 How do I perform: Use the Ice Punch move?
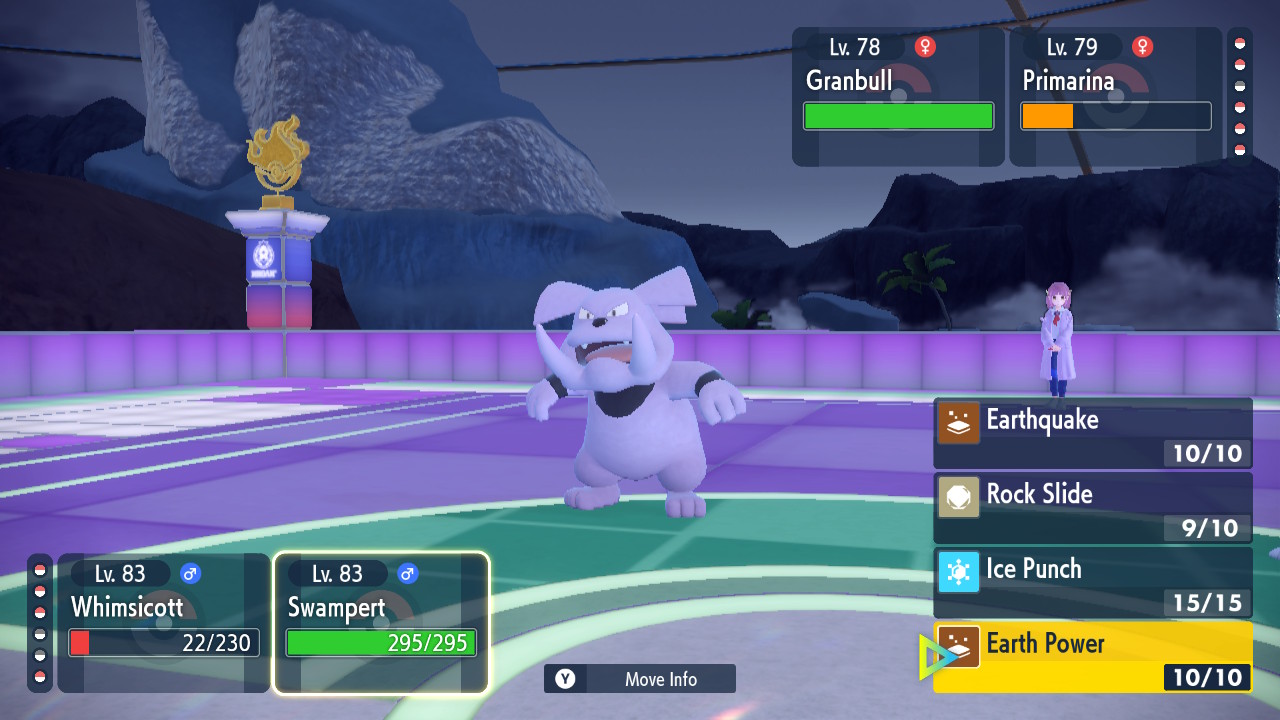click(x=1092, y=581)
